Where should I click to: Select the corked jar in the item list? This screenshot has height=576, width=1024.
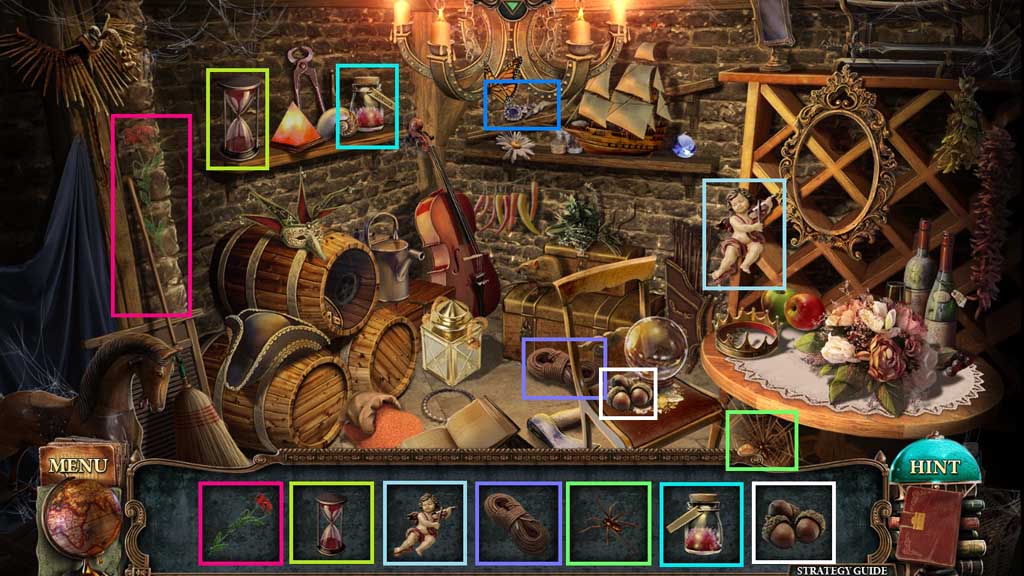(x=701, y=522)
